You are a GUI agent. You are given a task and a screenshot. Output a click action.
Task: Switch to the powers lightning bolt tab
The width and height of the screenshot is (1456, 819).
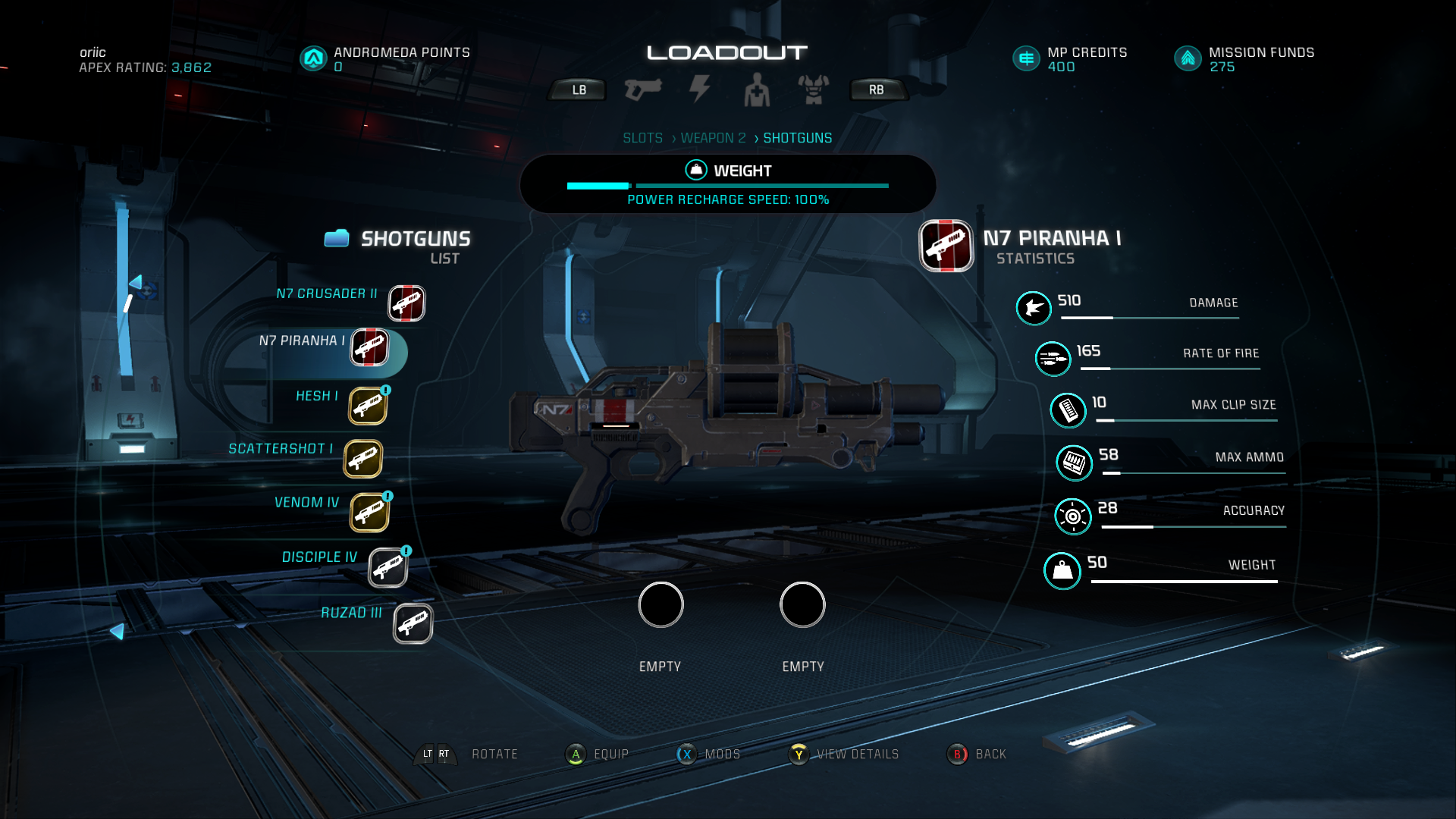click(x=699, y=89)
